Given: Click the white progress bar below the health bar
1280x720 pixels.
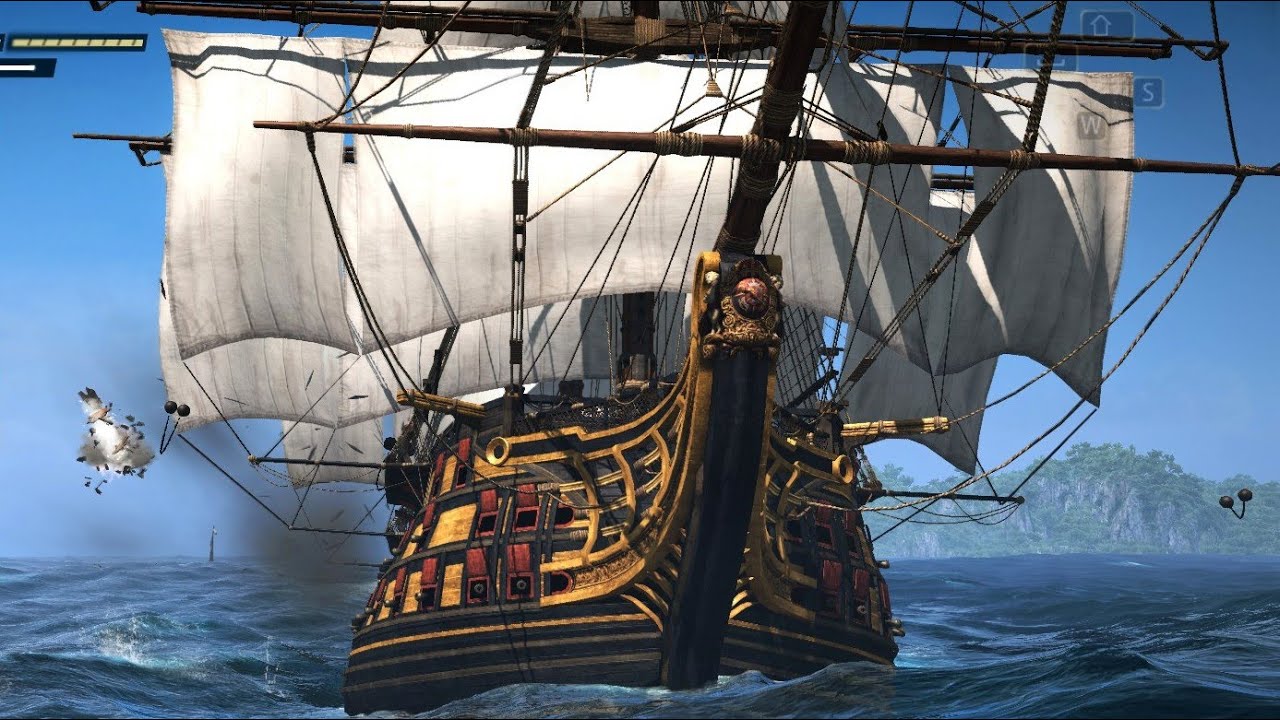Looking at the screenshot, I should [18, 67].
